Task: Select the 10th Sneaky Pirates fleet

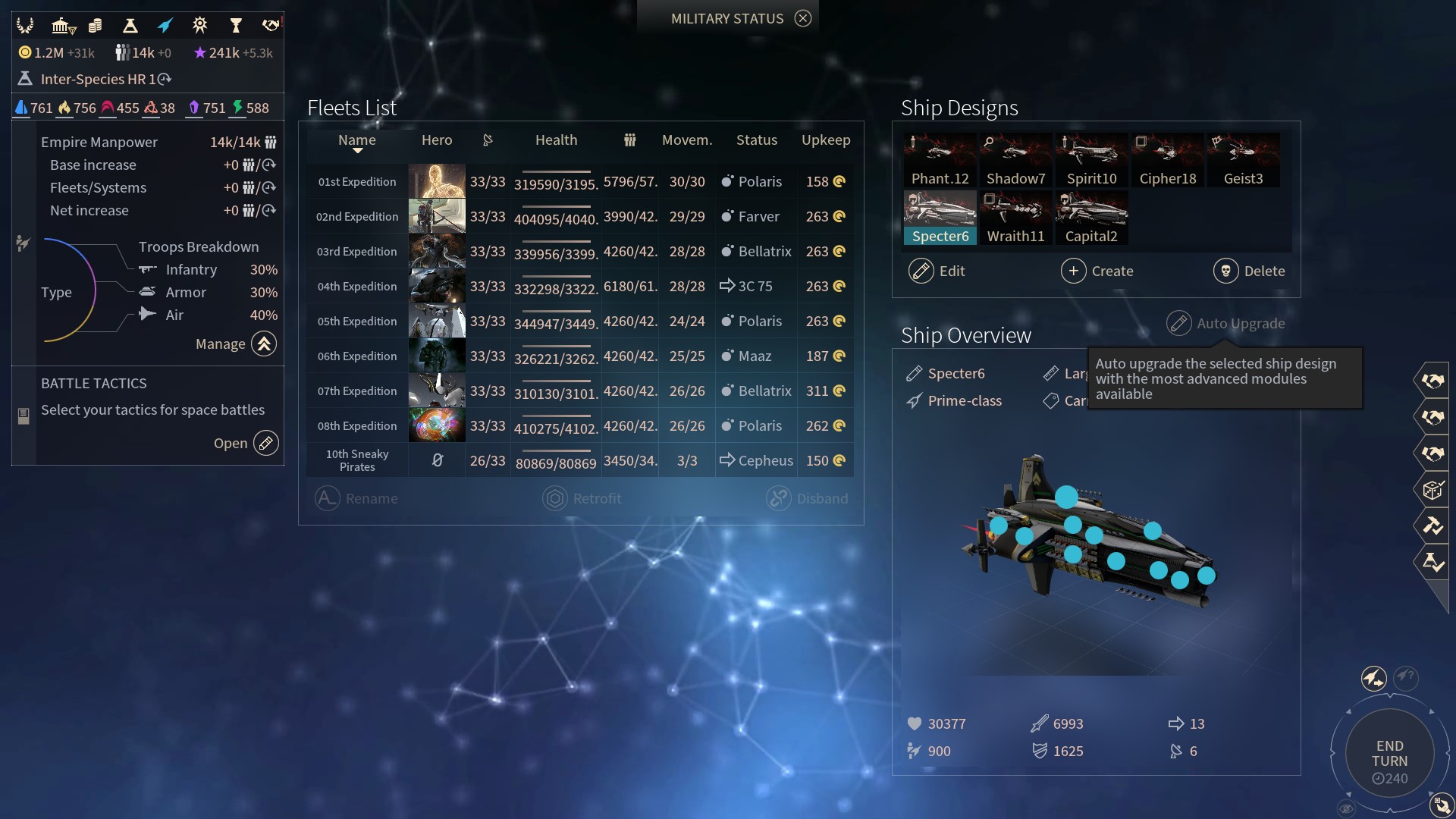Action: click(356, 460)
